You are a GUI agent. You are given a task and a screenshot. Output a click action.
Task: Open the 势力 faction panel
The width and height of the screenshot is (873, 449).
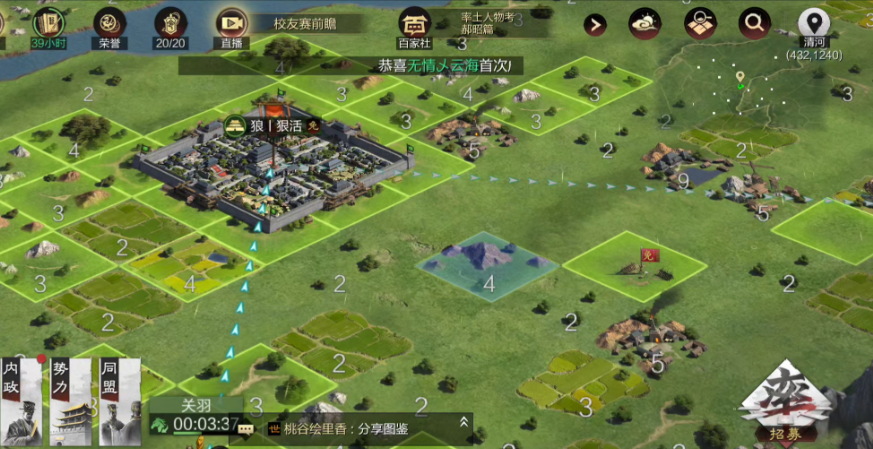coord(71,399)
